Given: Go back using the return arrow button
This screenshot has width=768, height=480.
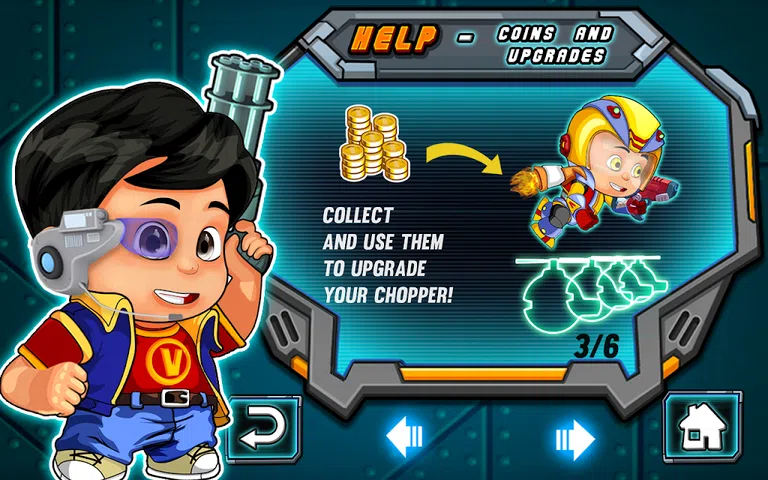Looking at the screenshot, I should pos(263,430).
